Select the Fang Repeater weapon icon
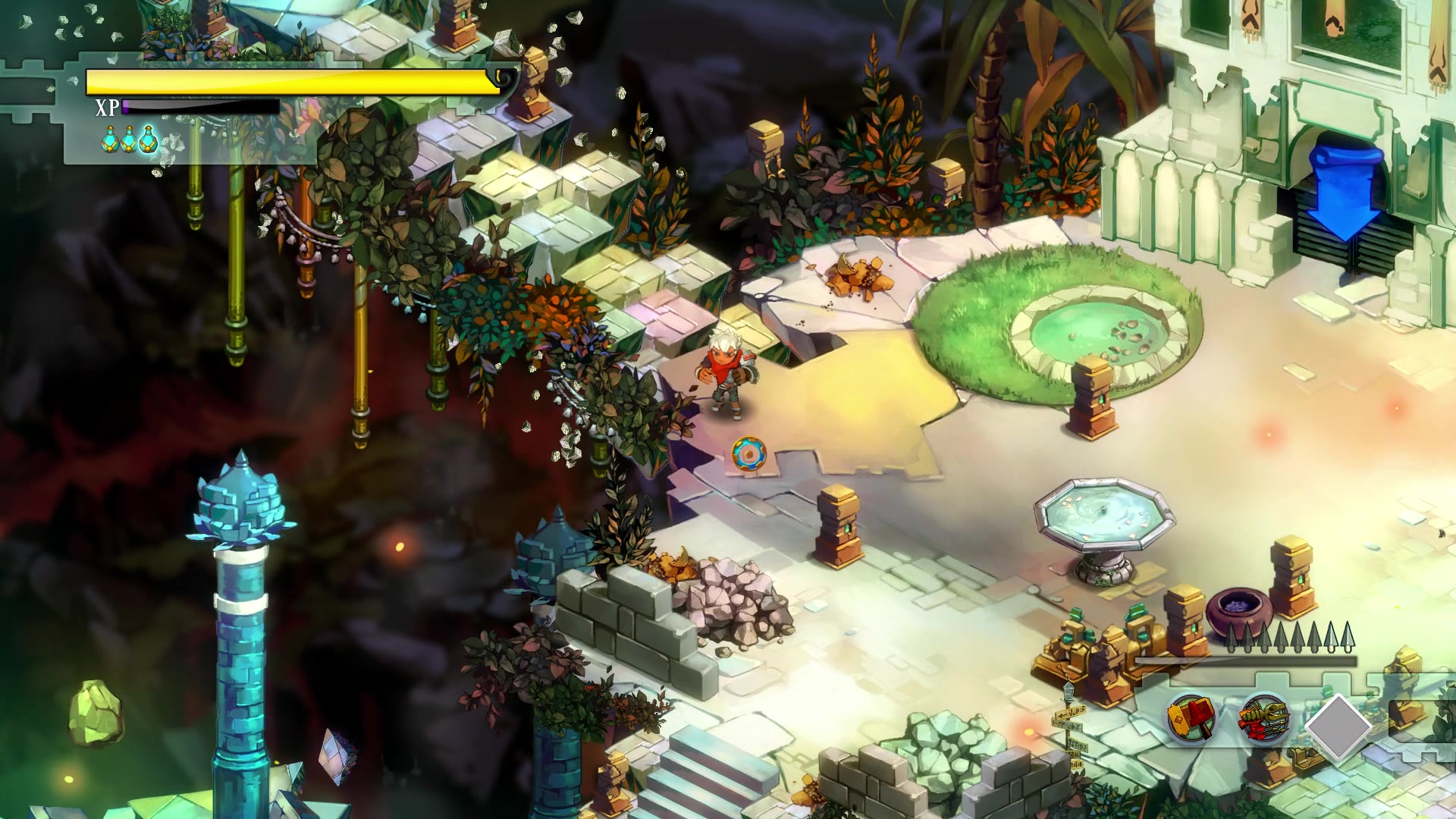1456x819 pixels. pyautogui.click(x=1264, y=719)
